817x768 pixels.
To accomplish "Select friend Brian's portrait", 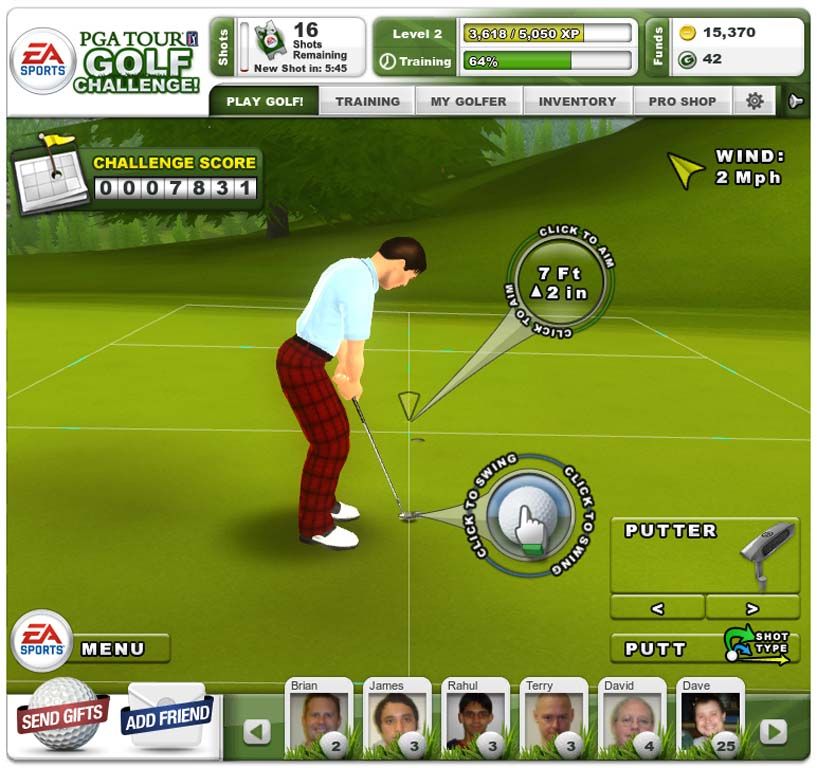I will (318, 719).
